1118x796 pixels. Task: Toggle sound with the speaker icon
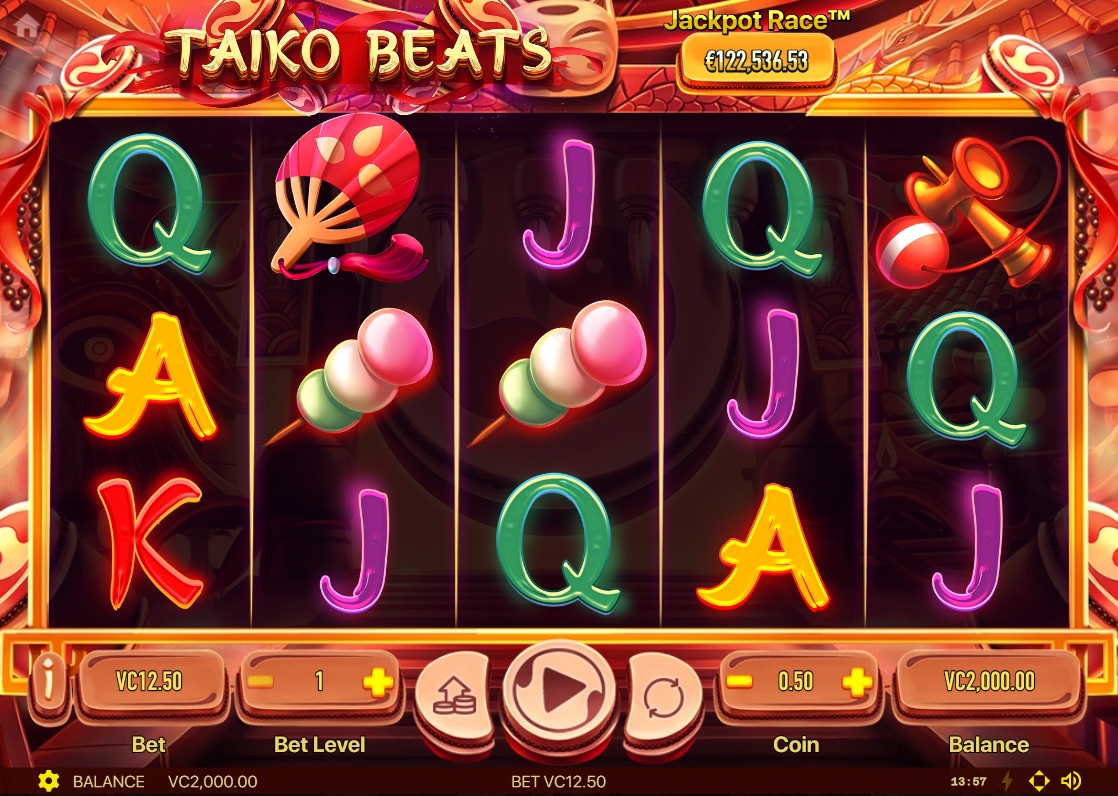point(1071,781)
